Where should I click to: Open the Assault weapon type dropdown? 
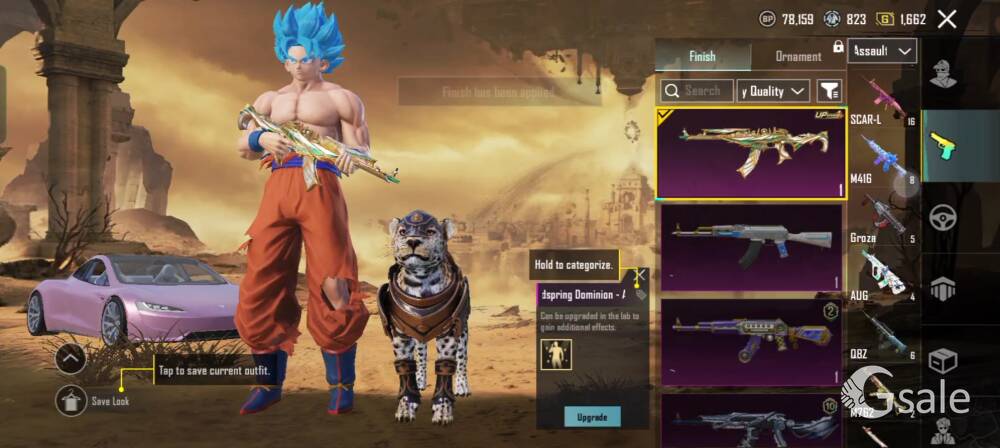[882, 51]
